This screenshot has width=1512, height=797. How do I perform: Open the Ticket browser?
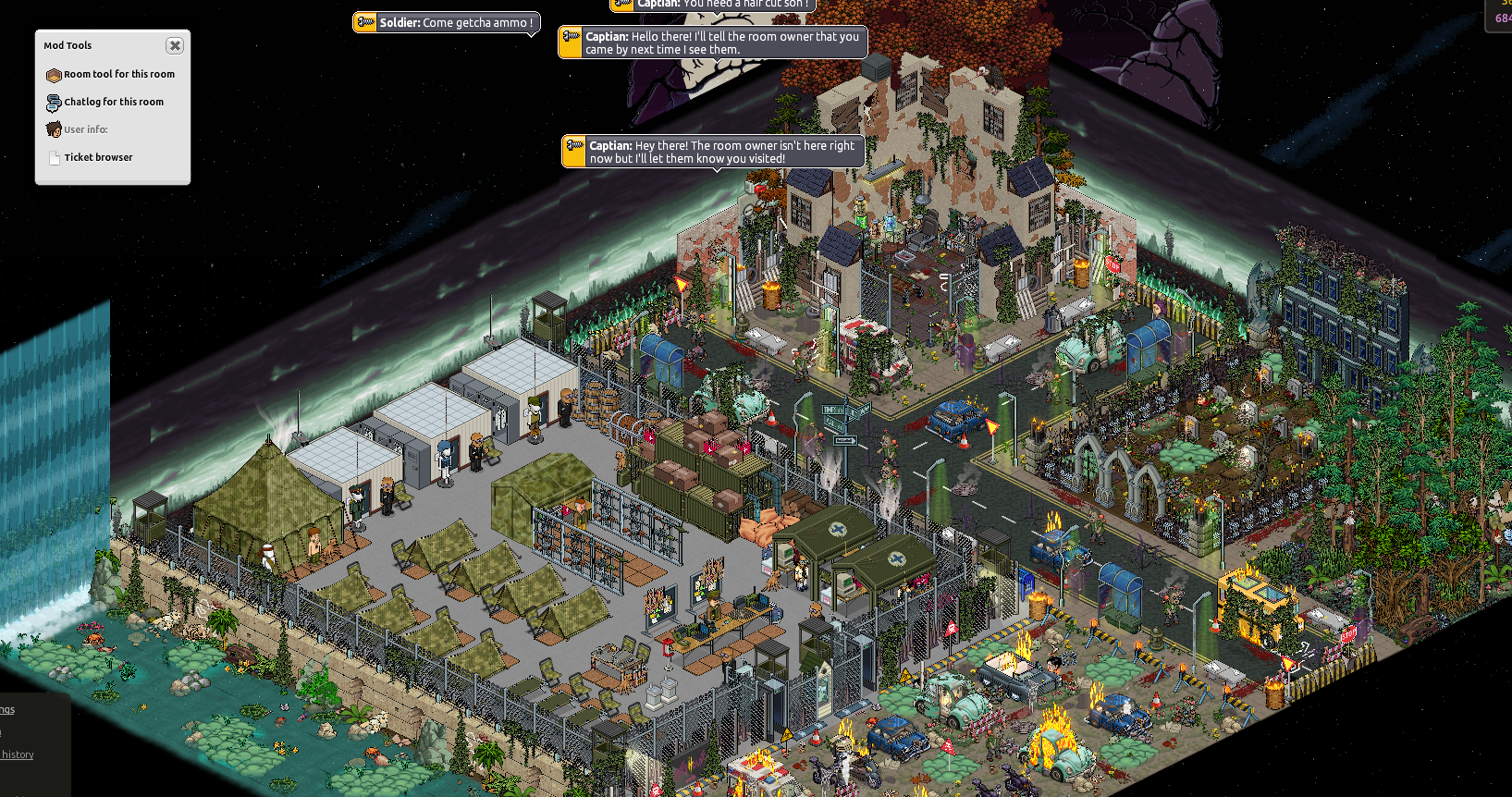pos(98,158)
